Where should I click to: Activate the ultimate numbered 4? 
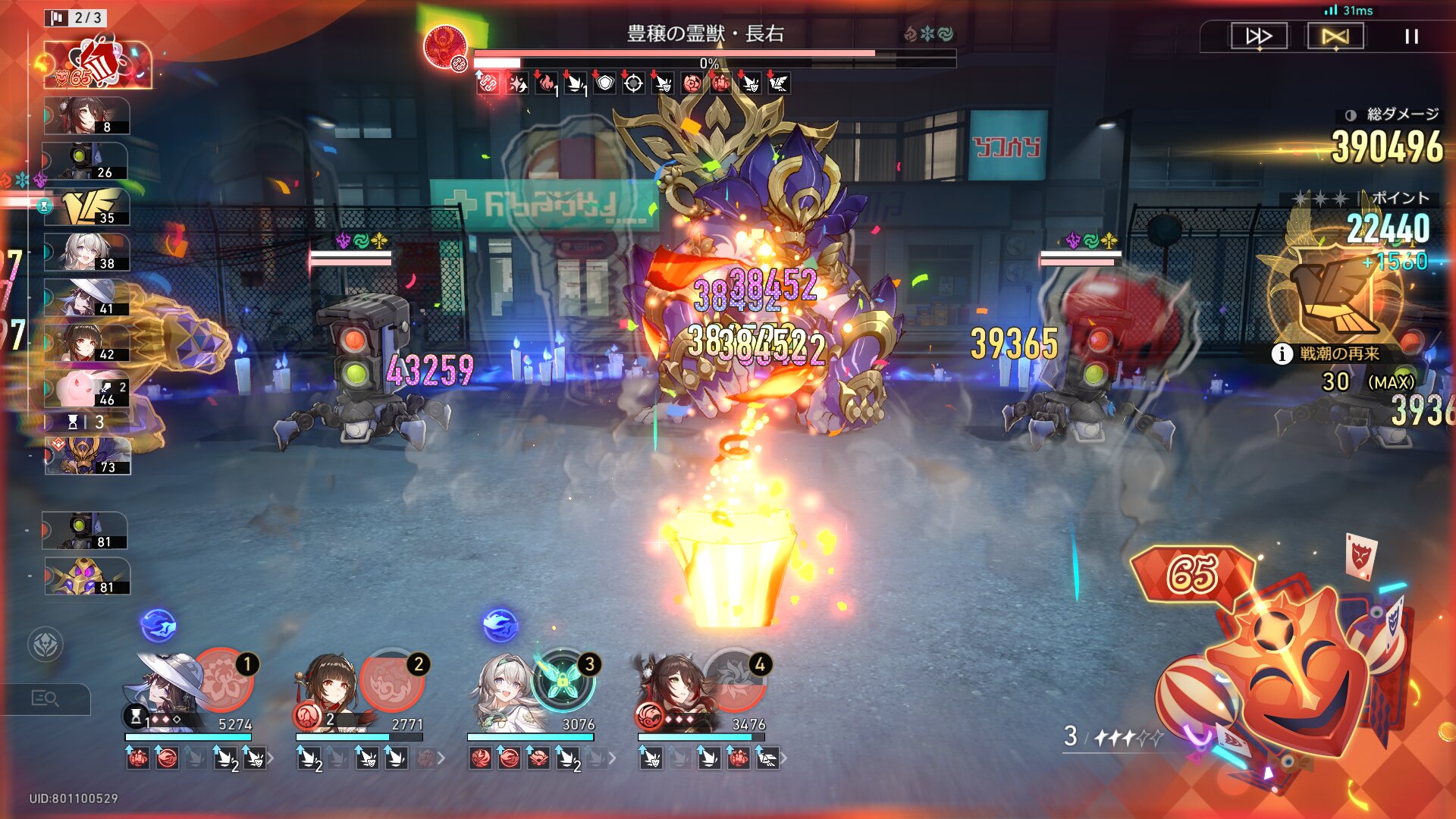[x=734, y=679]
